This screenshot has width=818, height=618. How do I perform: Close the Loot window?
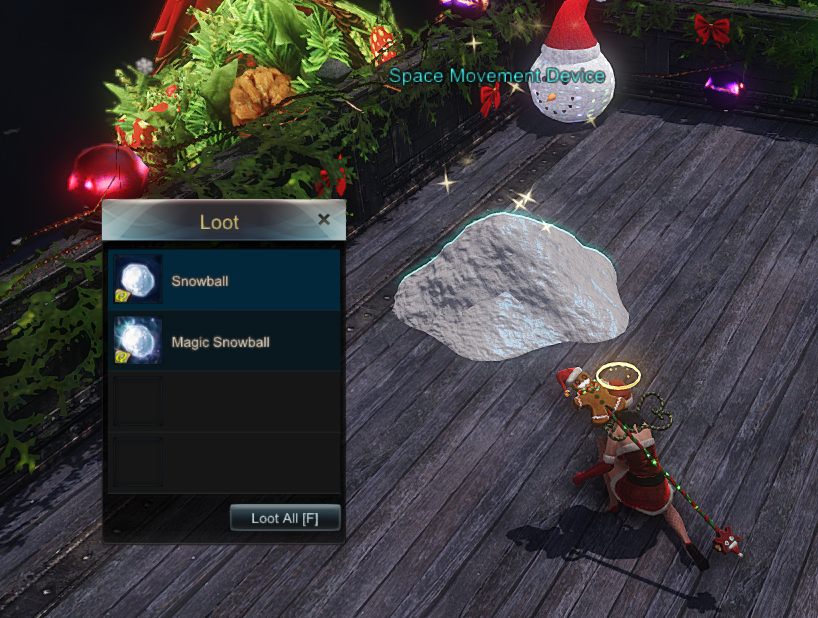pos(323,220)
